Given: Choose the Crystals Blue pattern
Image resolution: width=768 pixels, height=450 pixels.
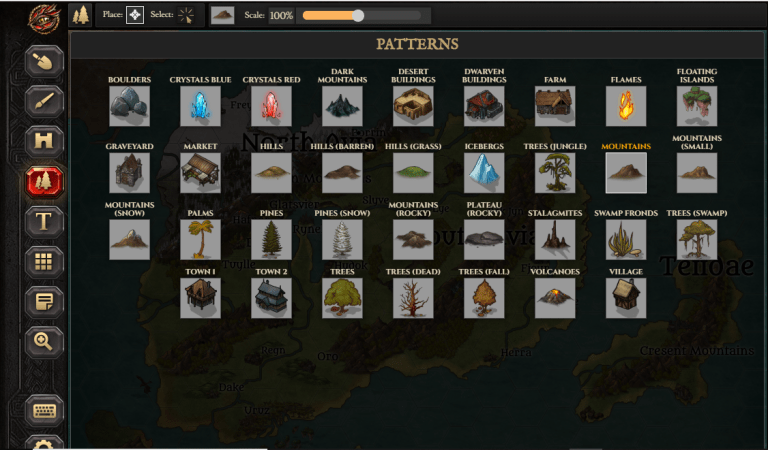Looking at the screenshot, I should 200,106.
